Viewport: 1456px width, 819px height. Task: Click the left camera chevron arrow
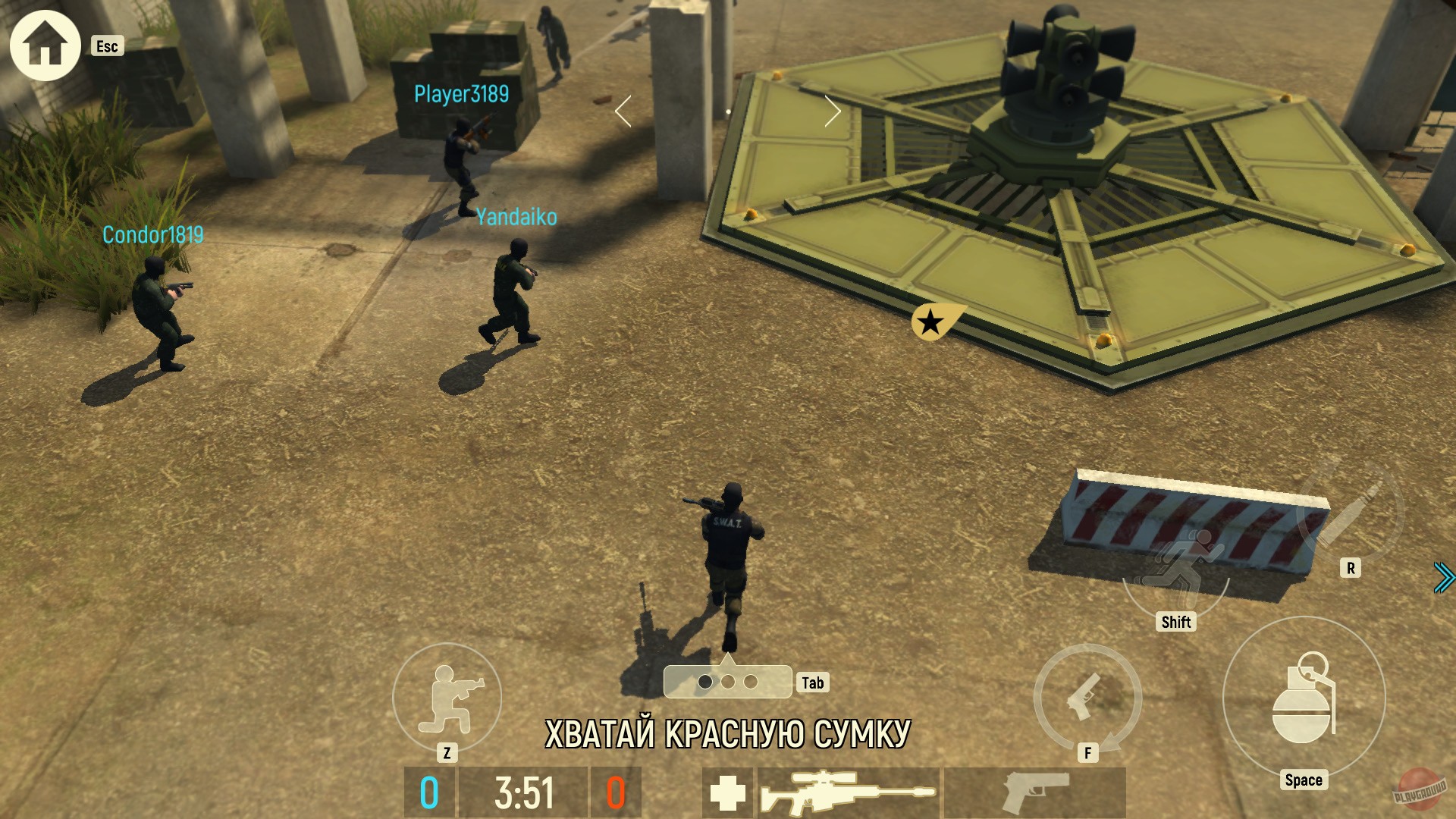pyautogui.click(x=622, y=111)
